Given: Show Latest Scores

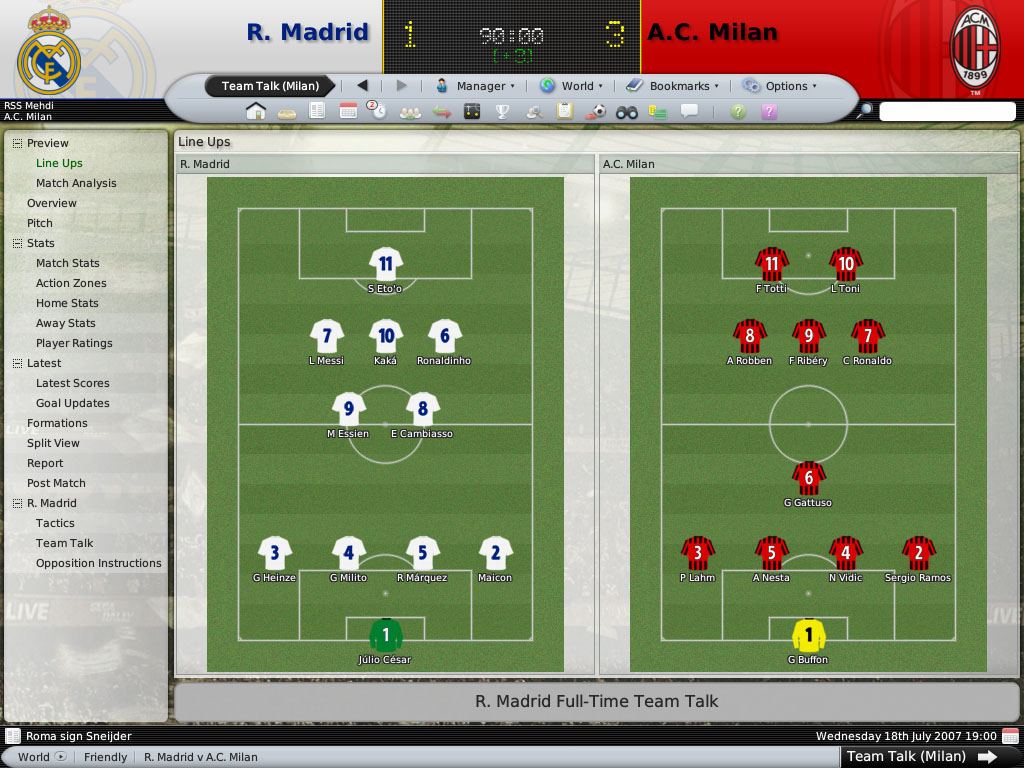Looking at the screenshot, I should 73,383.
